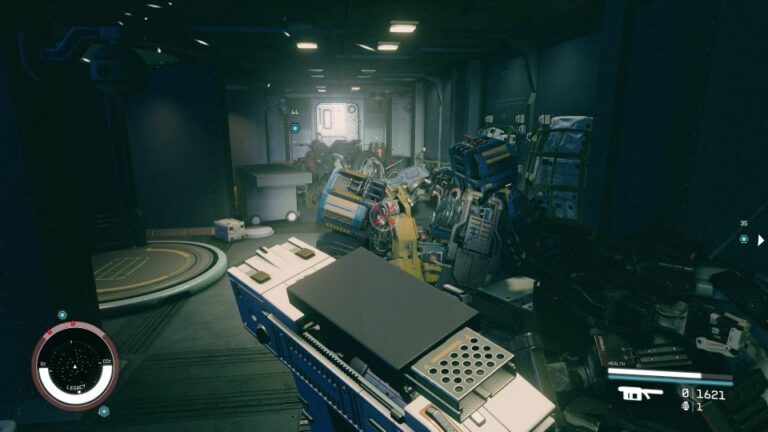Click the grenade count icon
Image resolution: width=768 pixels, height=432 pixels.
click(685, 406)
